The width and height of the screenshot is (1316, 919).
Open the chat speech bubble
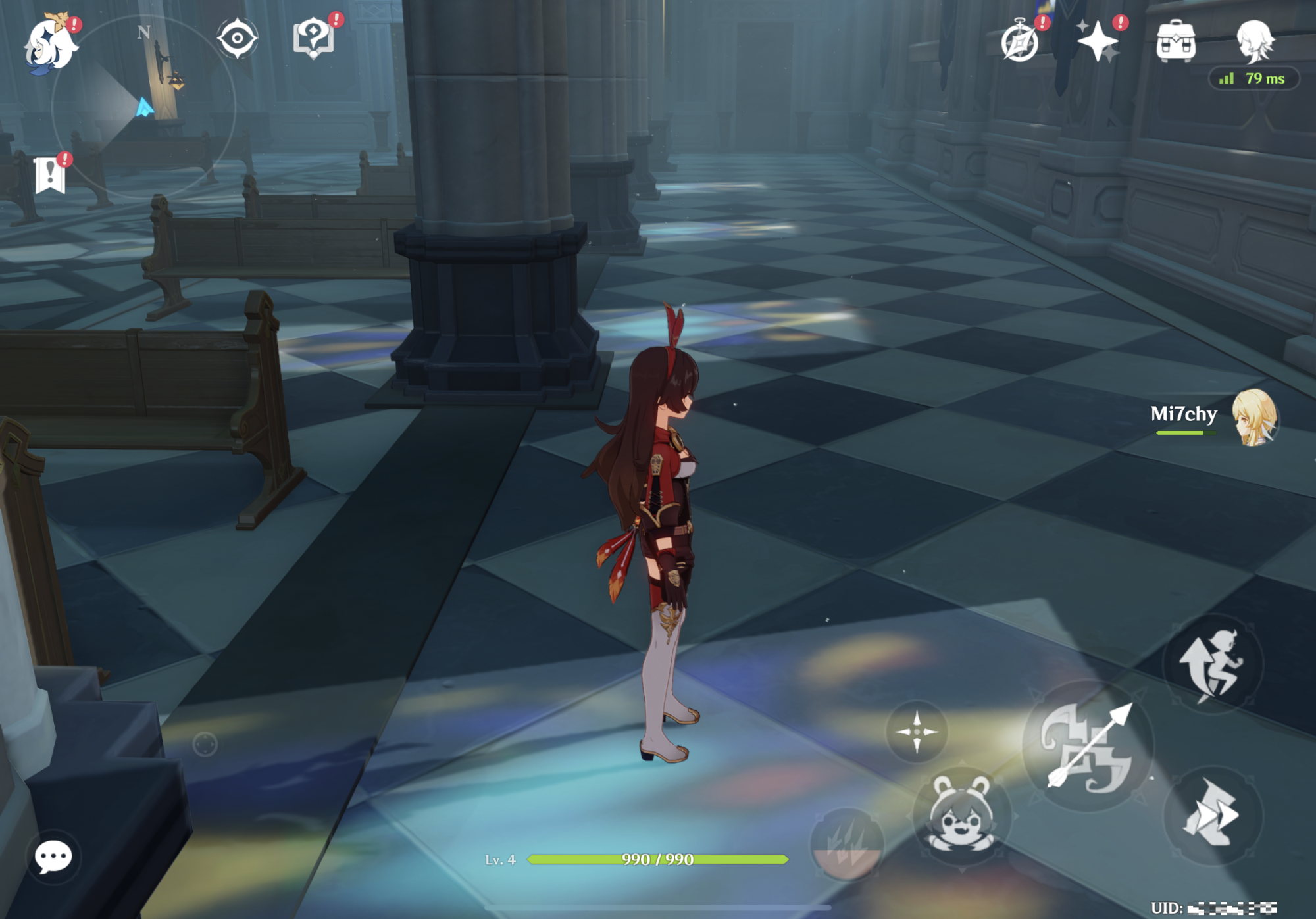tap(53, 857)
